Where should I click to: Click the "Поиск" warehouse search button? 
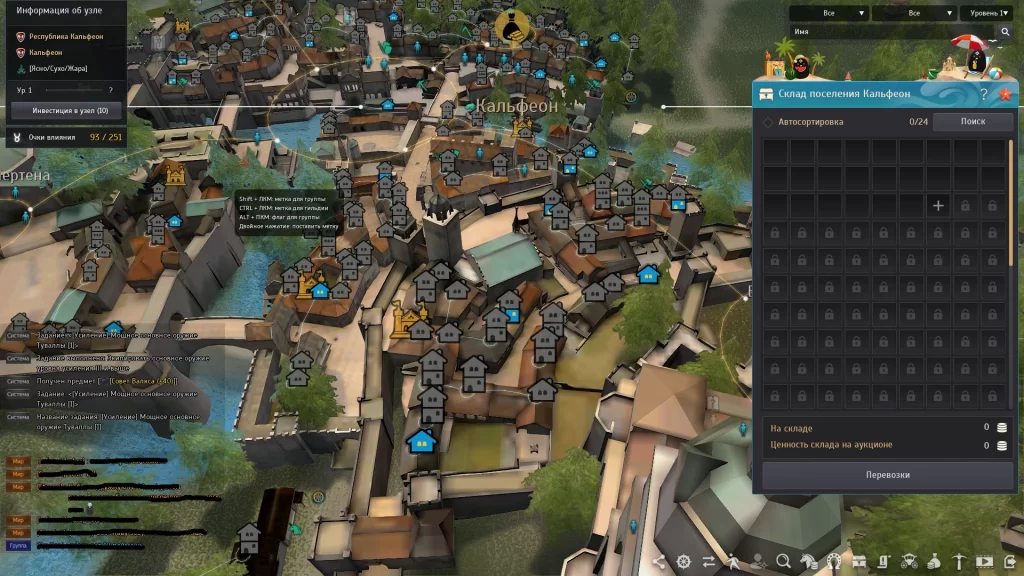[x=972, y=122]
